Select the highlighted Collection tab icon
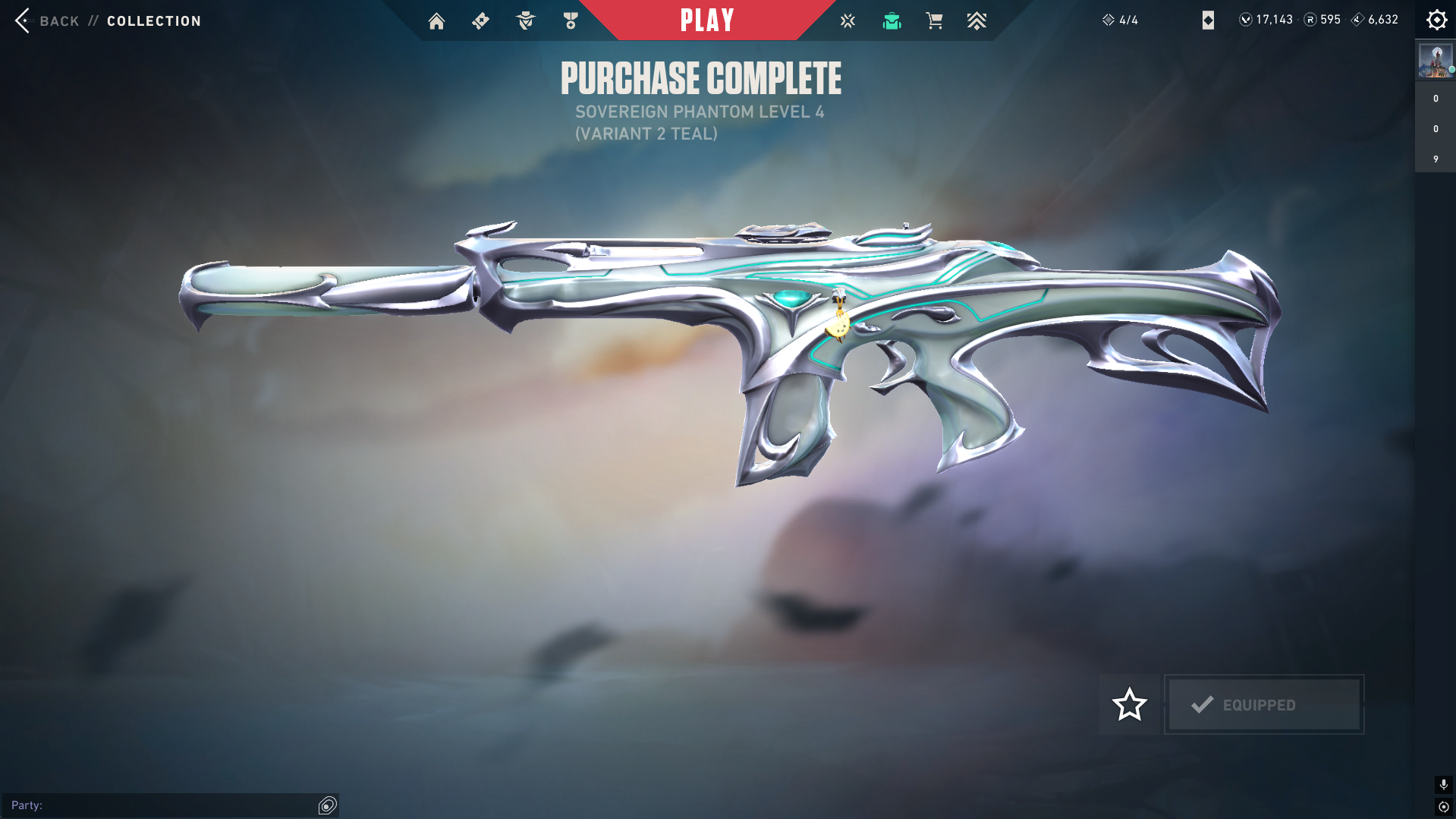1456x819 pixels. click(x=892, y=20)
